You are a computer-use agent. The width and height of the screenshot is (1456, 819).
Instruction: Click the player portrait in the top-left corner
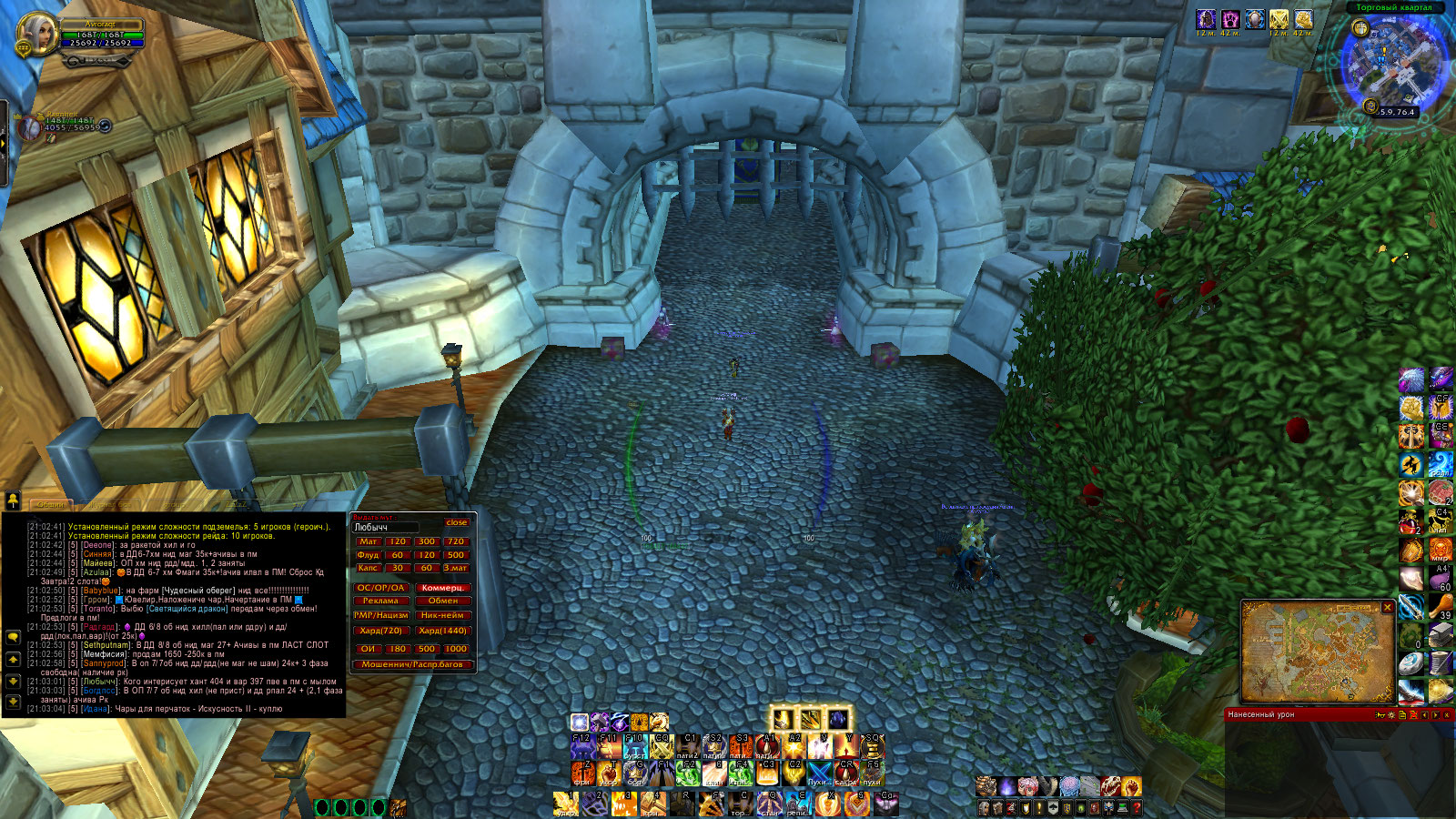pyautogui.click(x=37, y=36)
